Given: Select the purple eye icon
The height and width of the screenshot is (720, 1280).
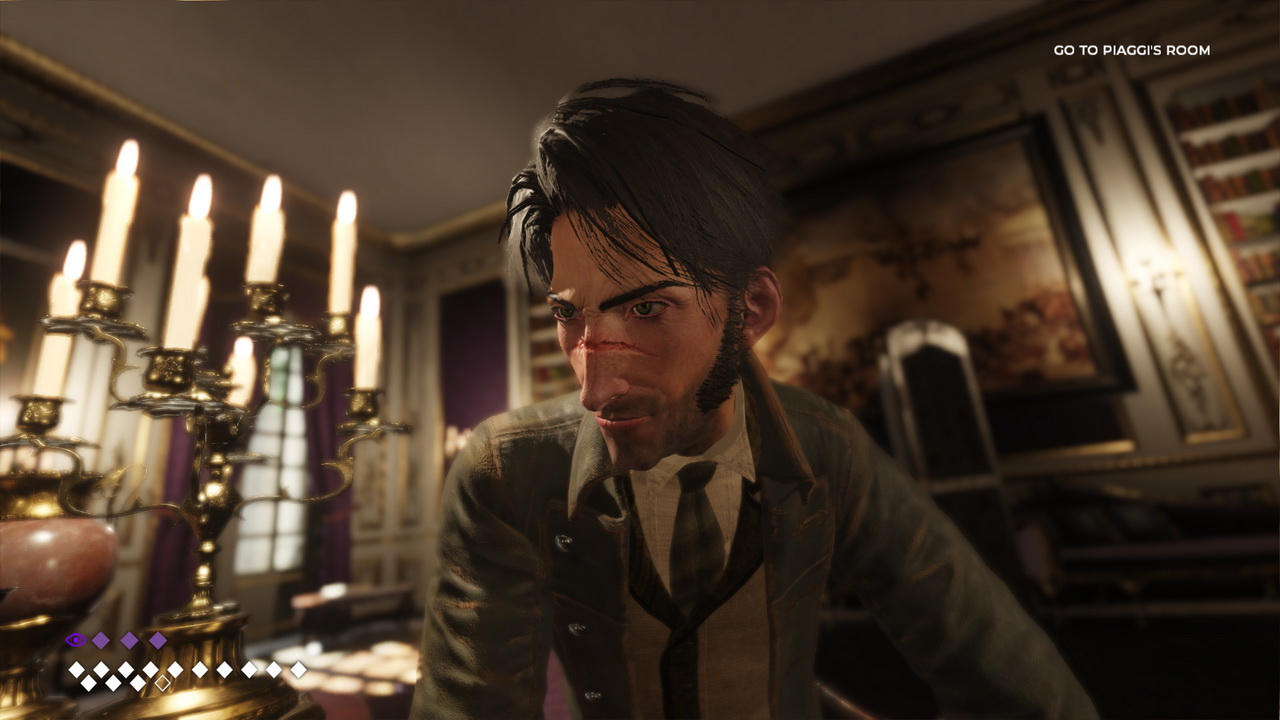Looking at the screenshot, I should (75, 640).
